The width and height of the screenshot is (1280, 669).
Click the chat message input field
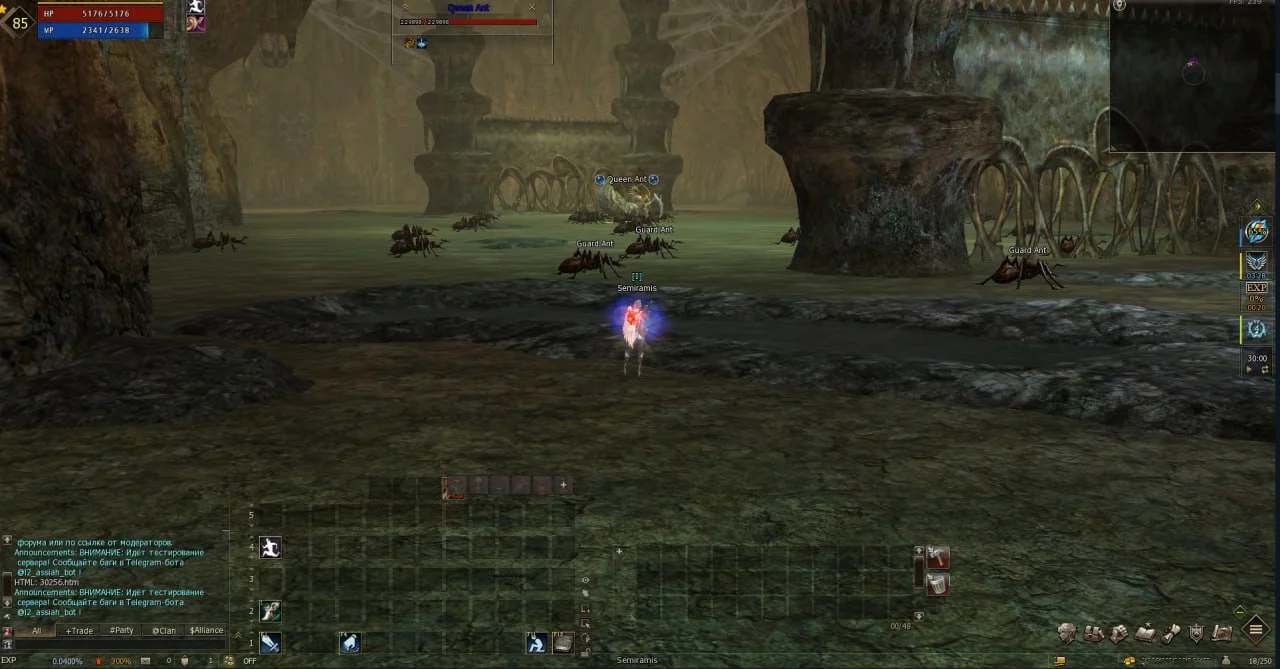tap(115, 645)
